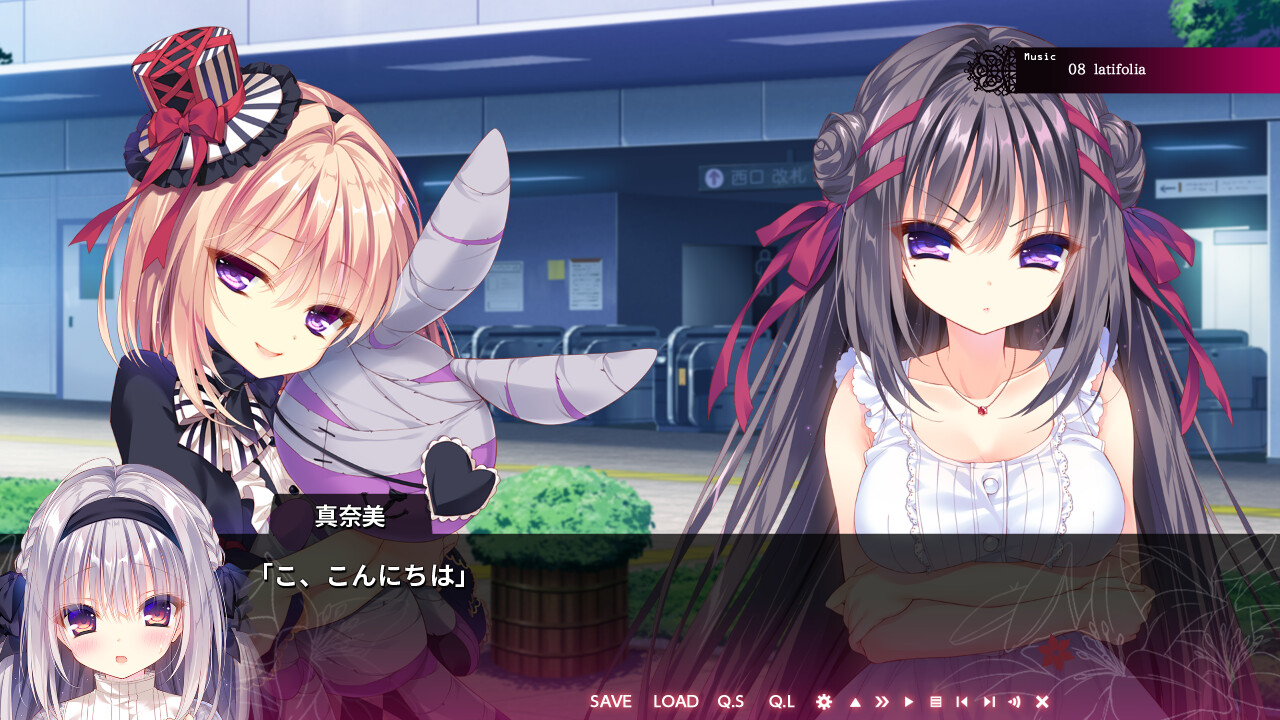Jump back with previous-scene icon

point(962,701)
